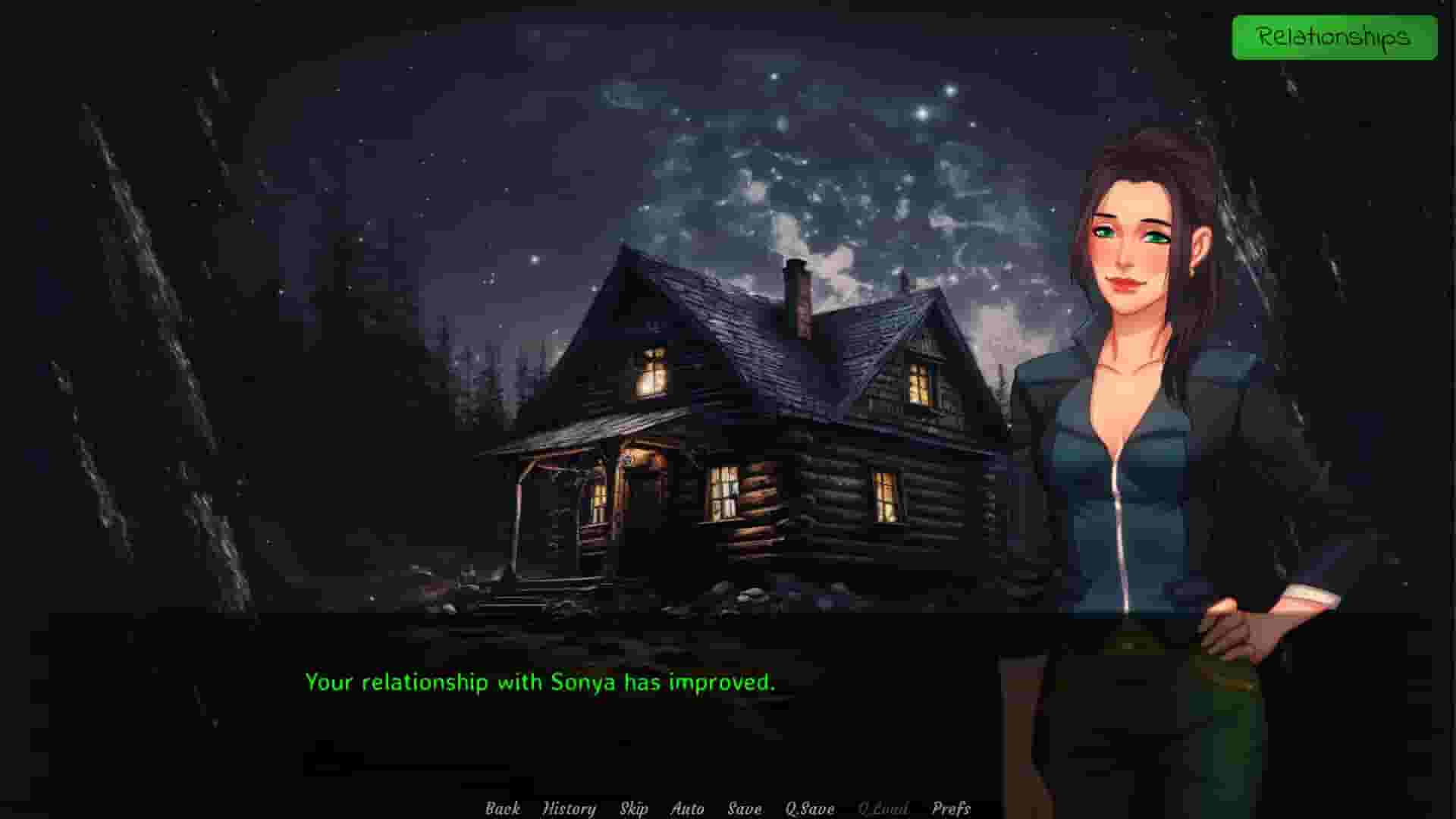Open the Prefs preferences screen
1456x819 pixels.
pyautogui.click(x=952, y=808)
